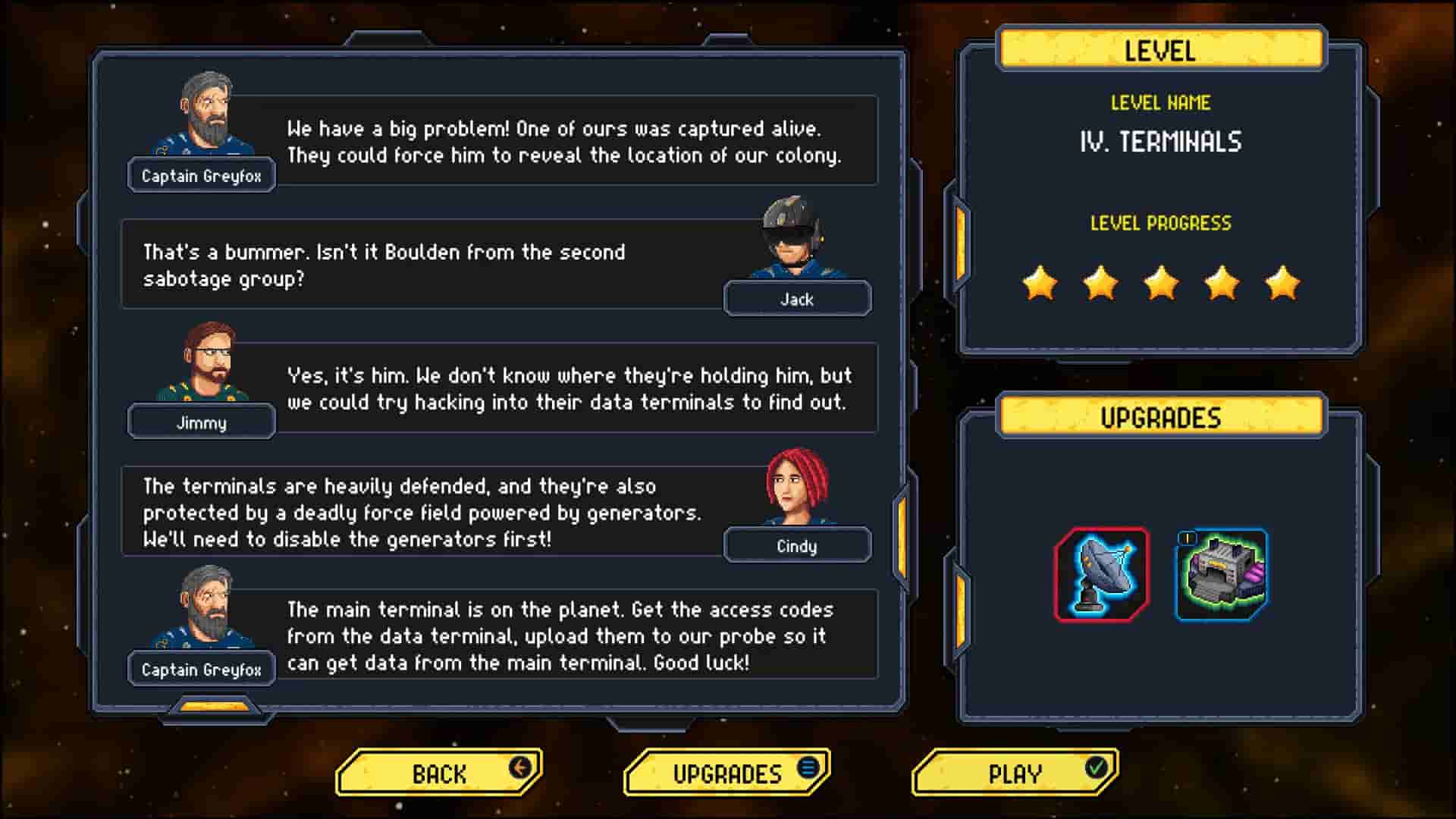
Task: Click the middle star on the progress rating
Action: tap(1160, 282)
